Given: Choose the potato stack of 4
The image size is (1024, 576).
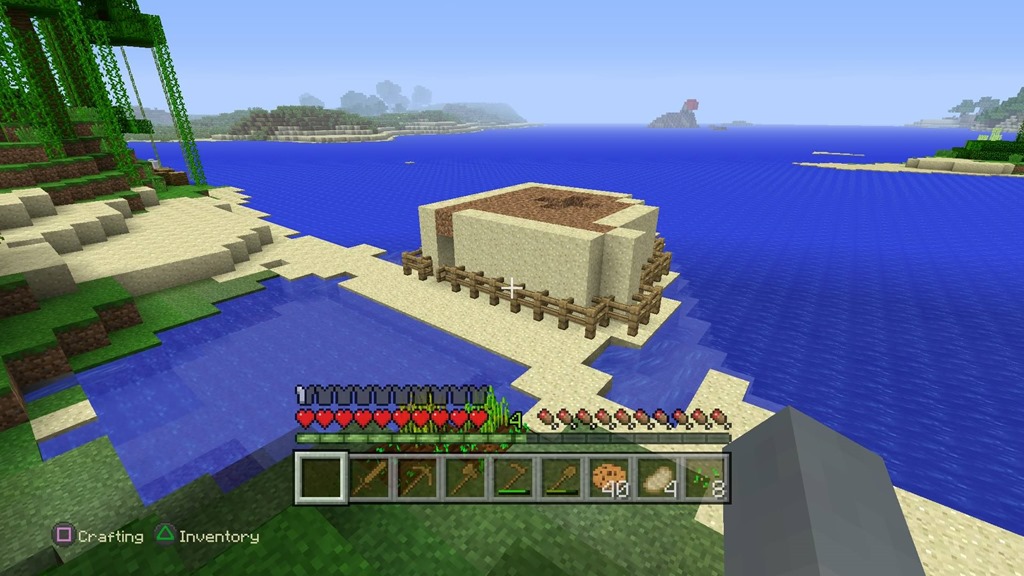Looking at the screenshot, I should coord(657,477).
